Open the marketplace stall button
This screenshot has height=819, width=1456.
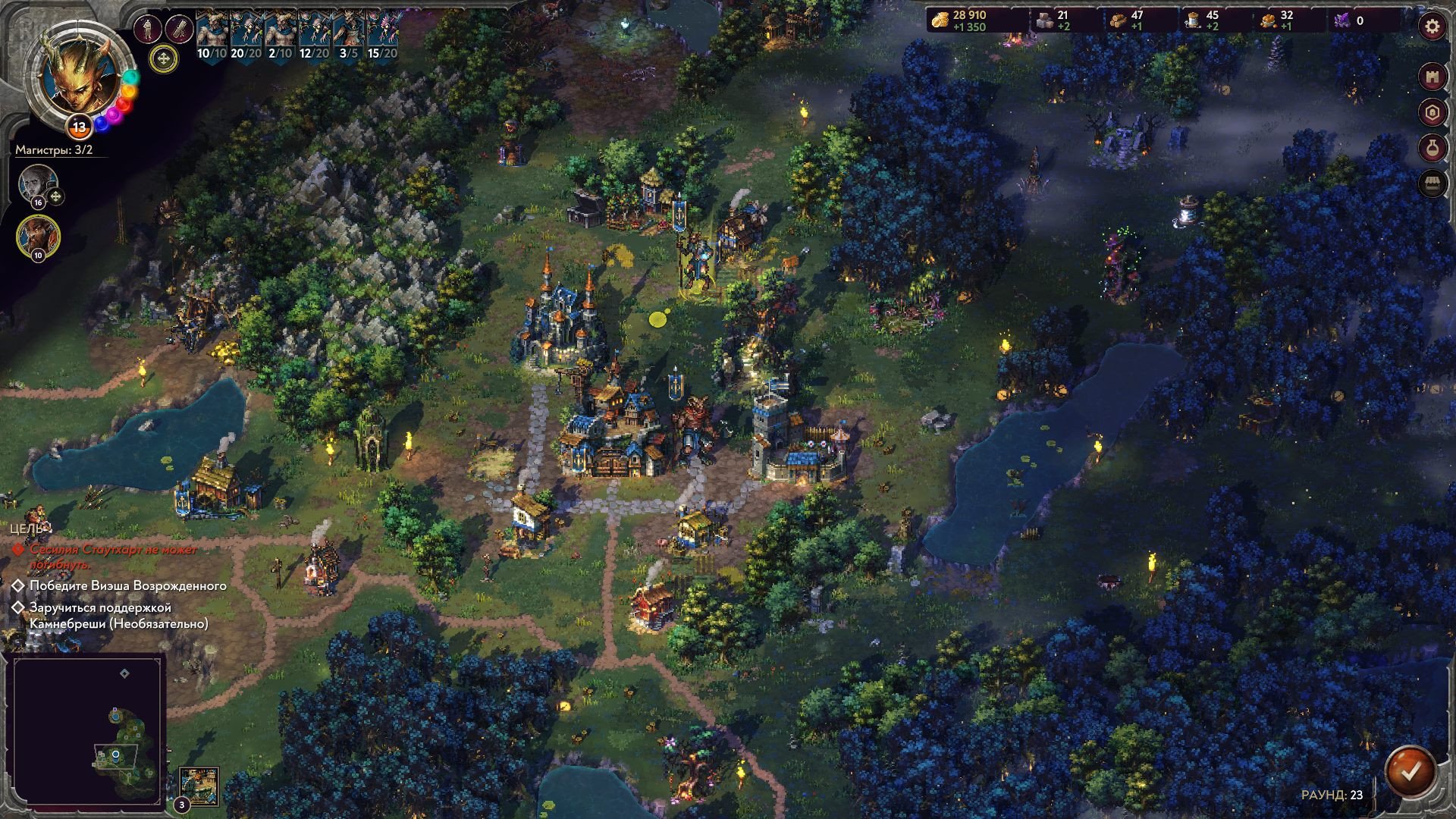tap(1432, 184)
